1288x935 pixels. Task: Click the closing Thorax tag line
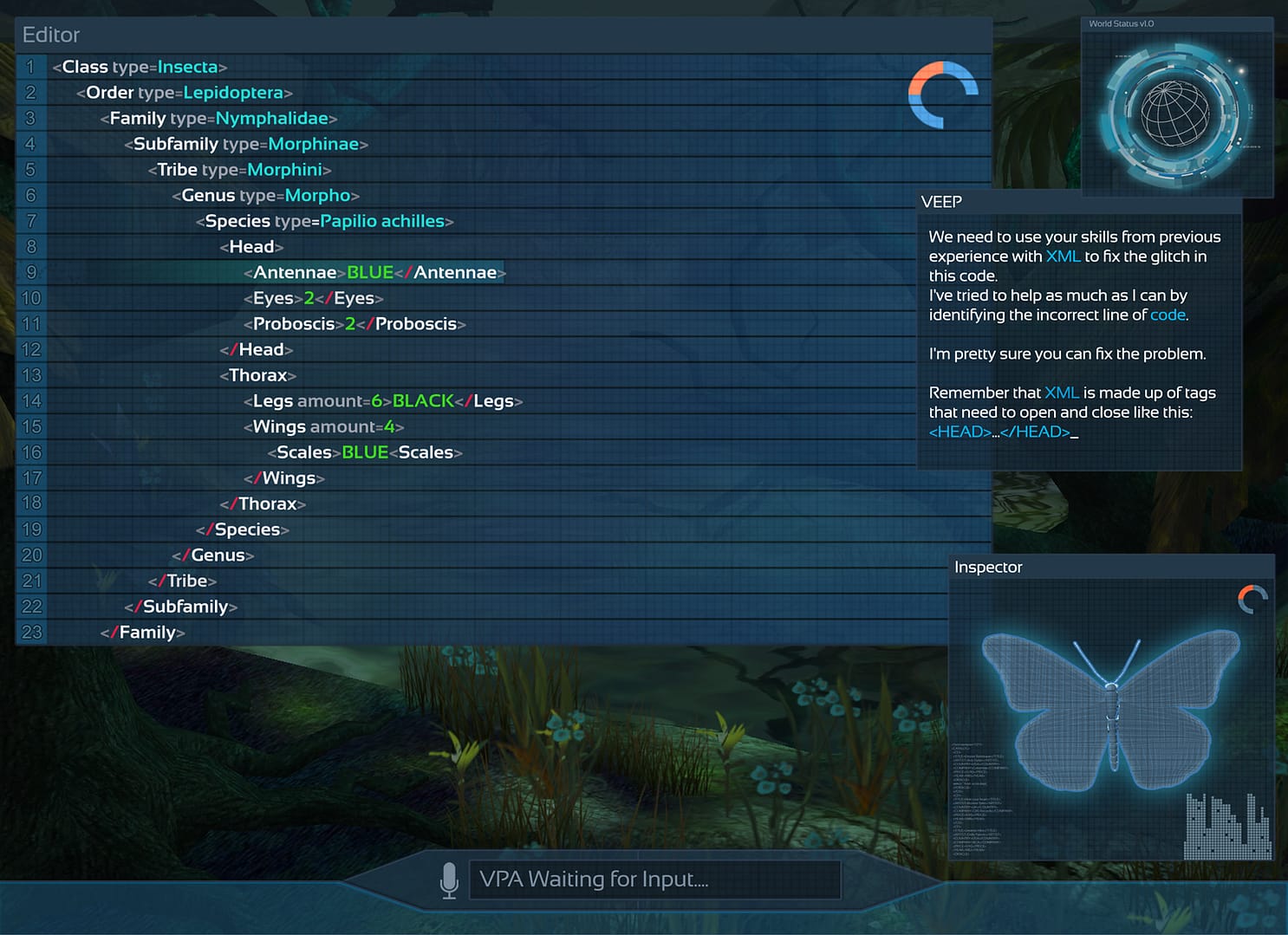(x=263, y=503)
